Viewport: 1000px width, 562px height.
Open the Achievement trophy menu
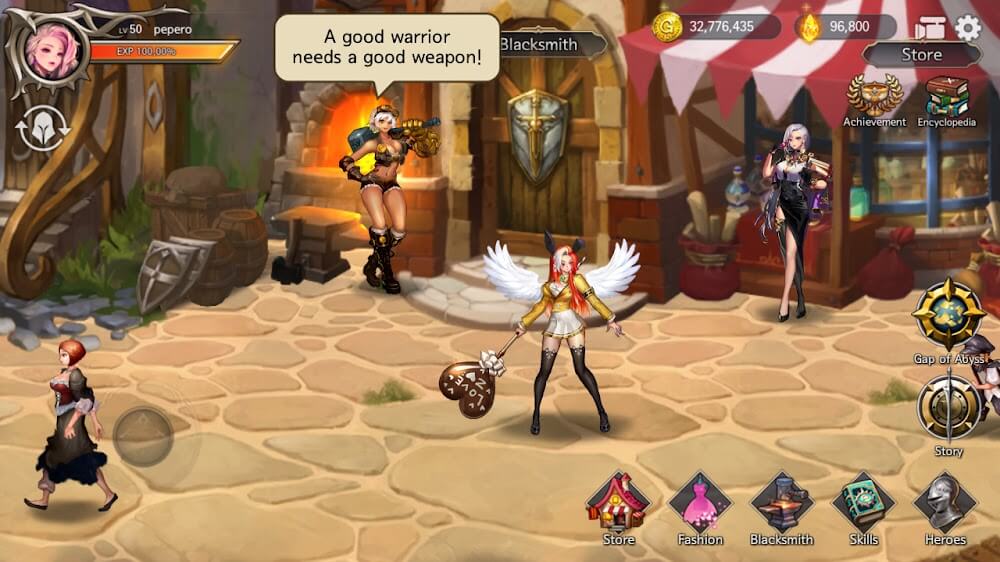(x=874, y=98)
